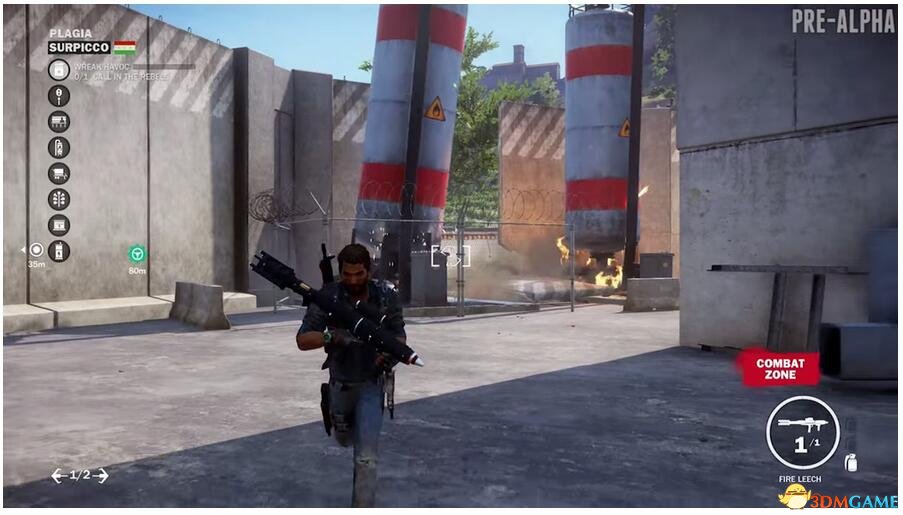903x515 pixels.
Task: Click the truck chaos object icon
Action: click(x=59, y=173)
